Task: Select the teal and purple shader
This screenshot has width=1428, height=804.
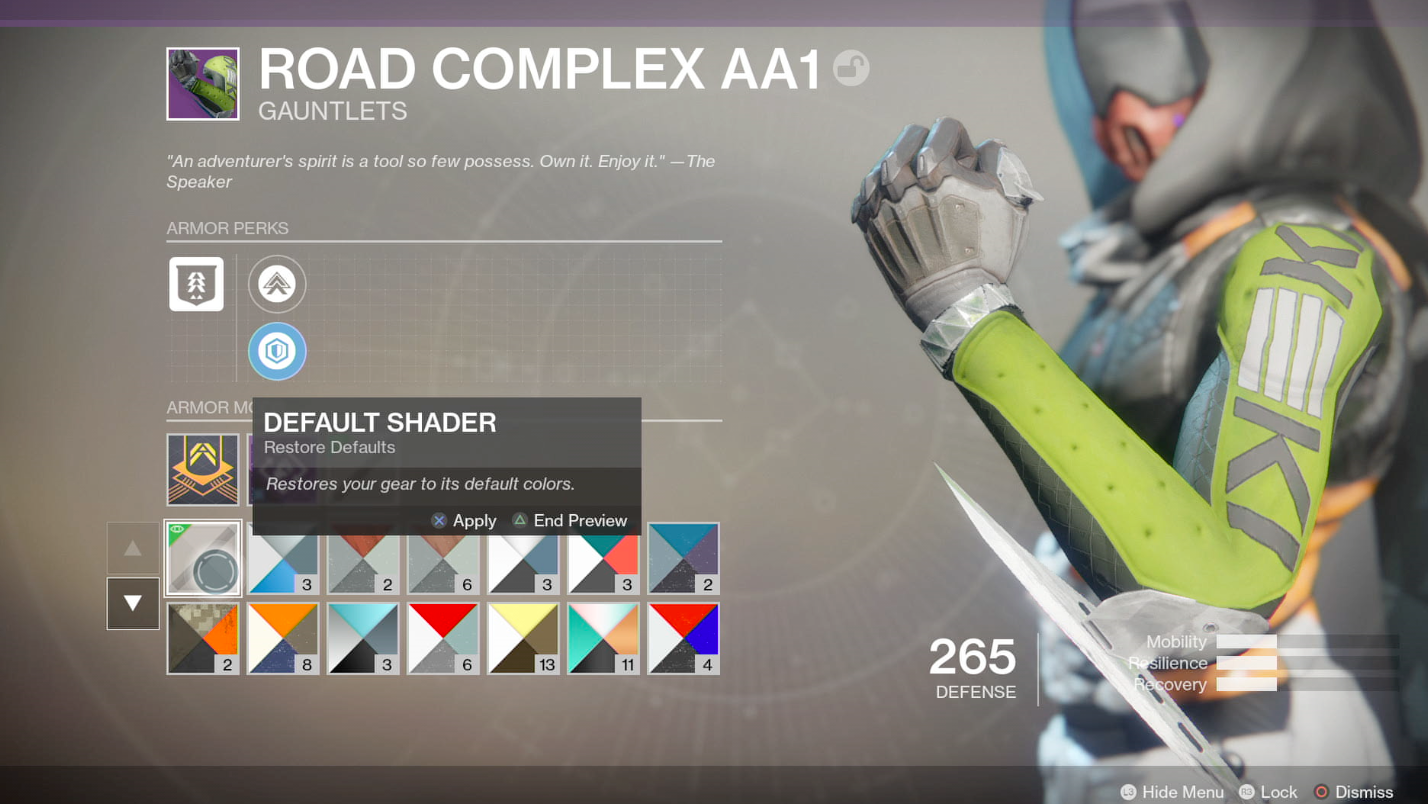Action: 683,558
